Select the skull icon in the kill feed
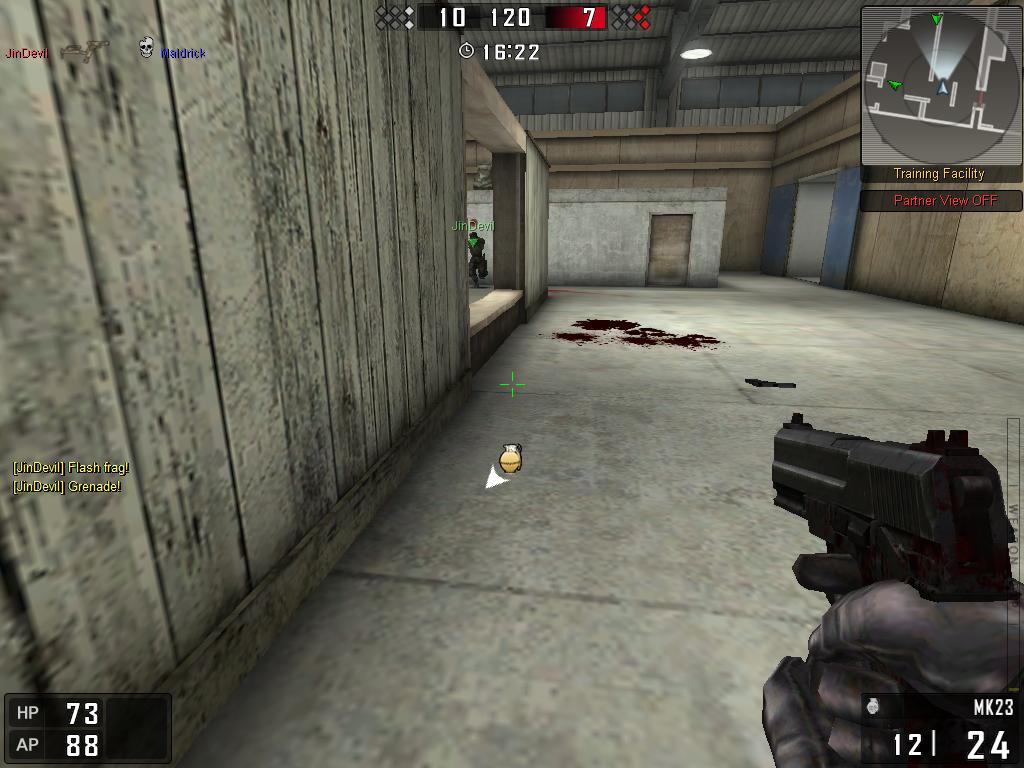Image resolution: width=1024 pixels, height=768 pixels. coord(146,48)
